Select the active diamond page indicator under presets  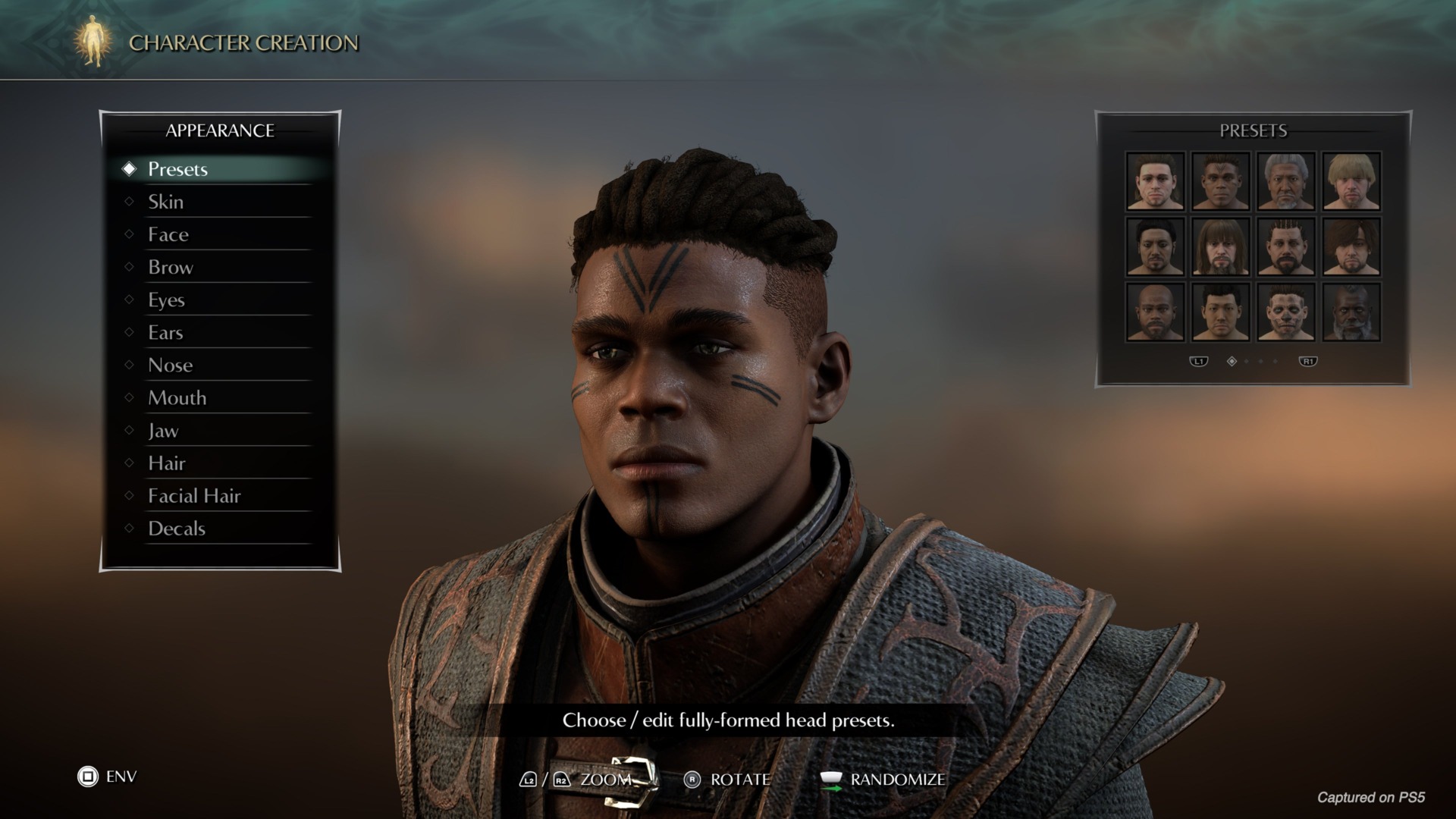pyautogui.click(x=1232, y=362)
